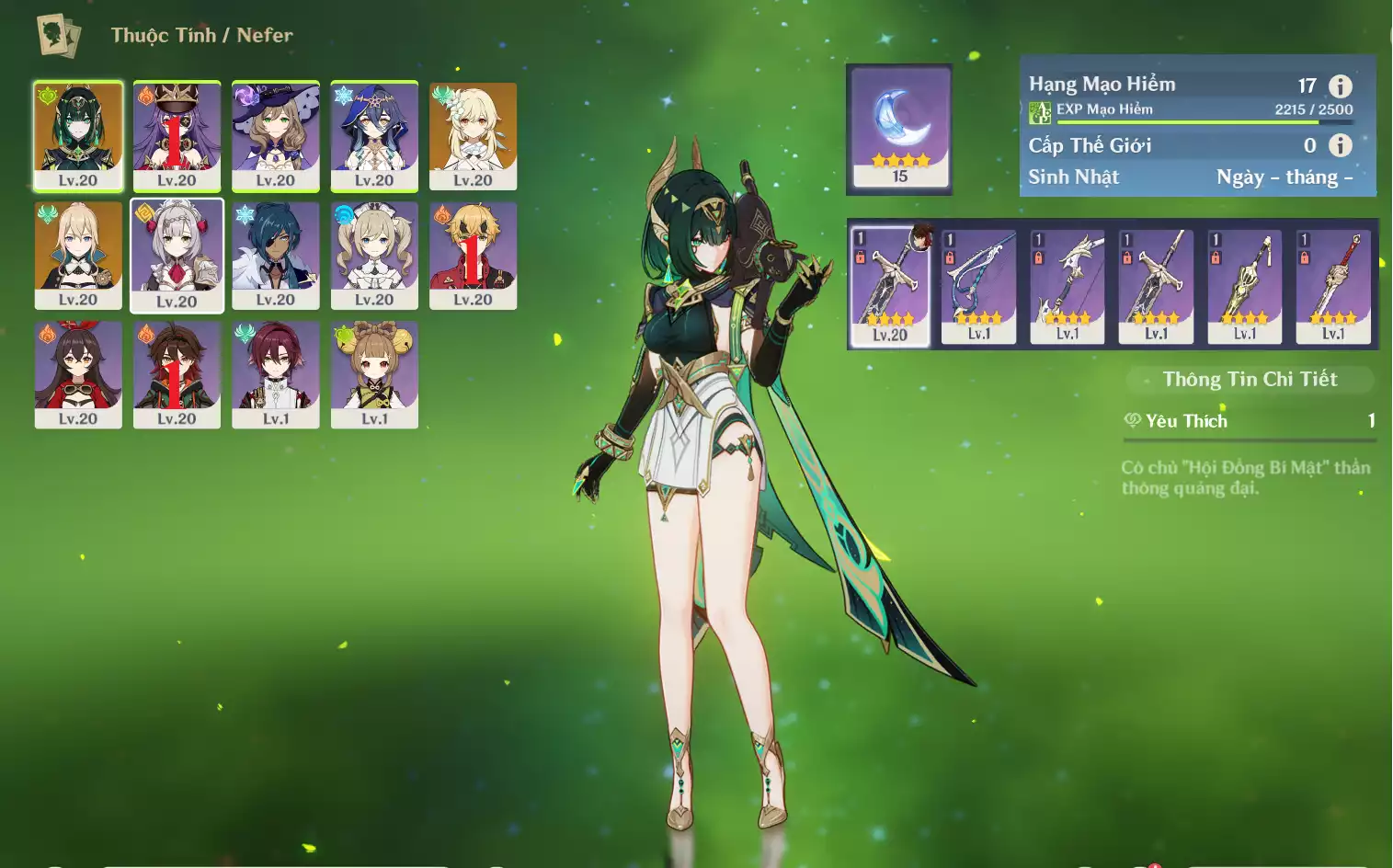Choose Jean's Anemo character card
The width and height of the screenshot is (1393, 868).
coord(78,255)
